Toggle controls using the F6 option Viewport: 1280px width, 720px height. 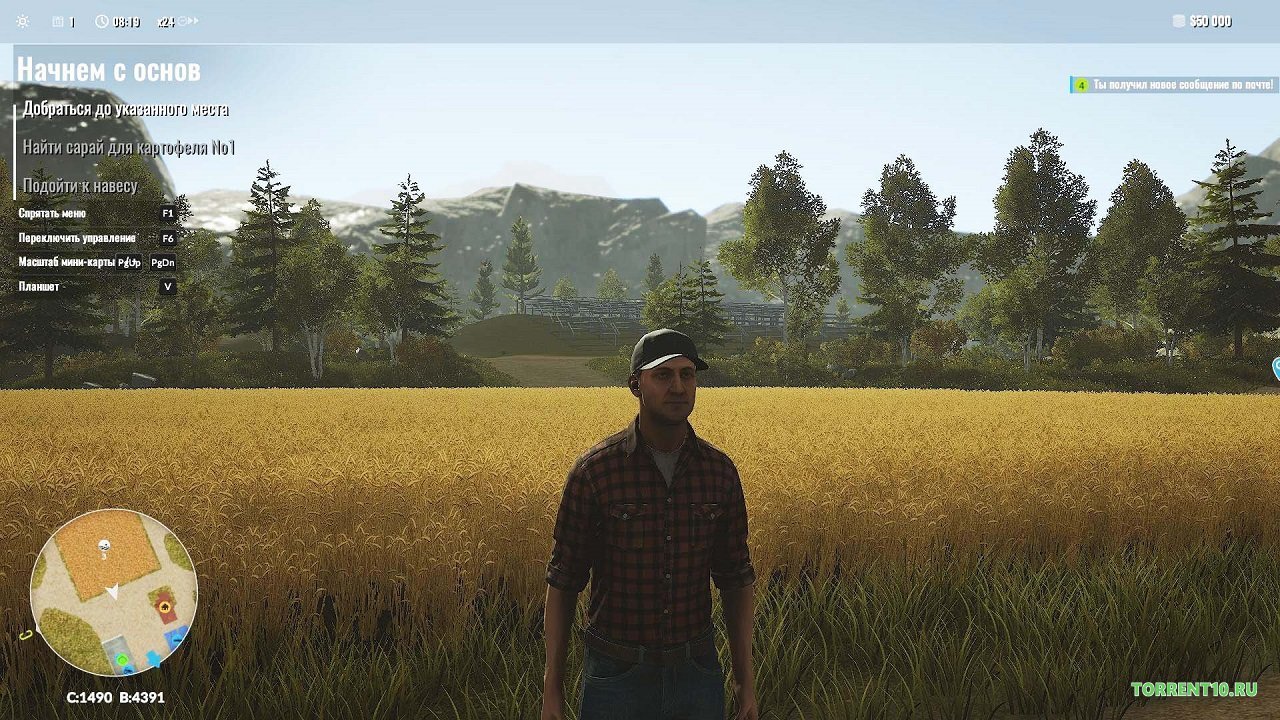coord(167,240)
